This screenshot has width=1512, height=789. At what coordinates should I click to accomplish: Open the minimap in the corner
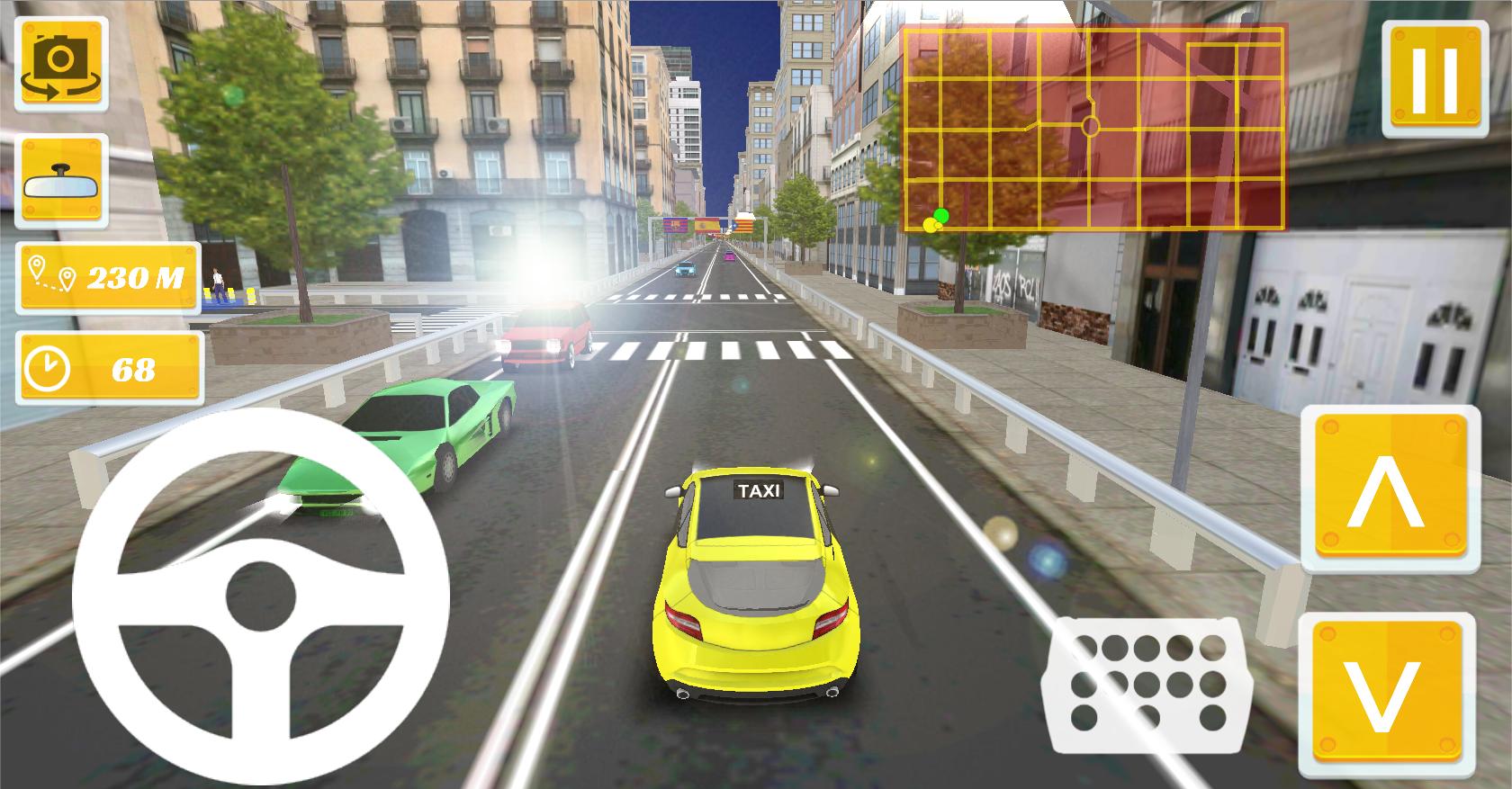coord(1093,126)
